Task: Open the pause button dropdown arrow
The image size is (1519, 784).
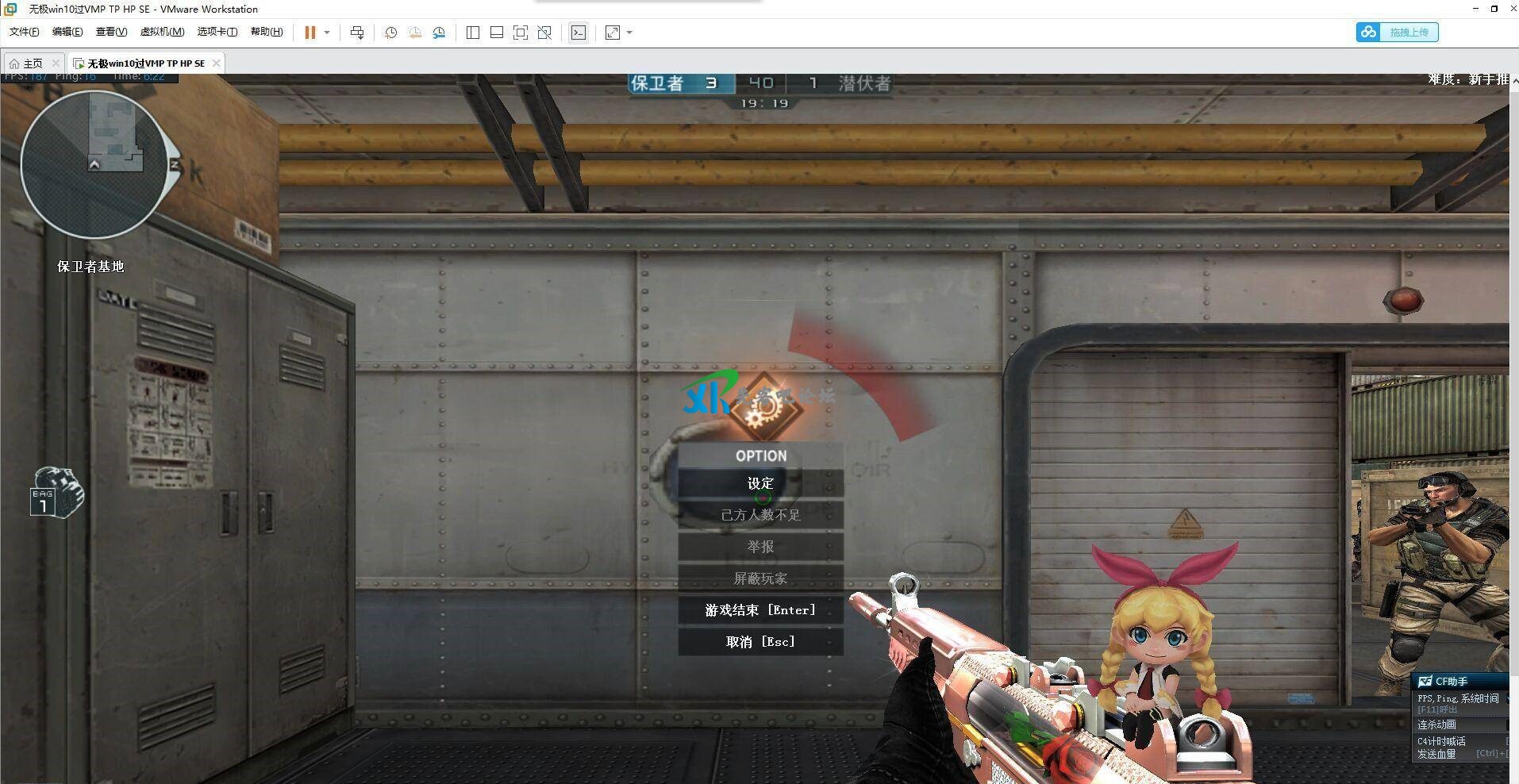Action: (x=327, y=33)
